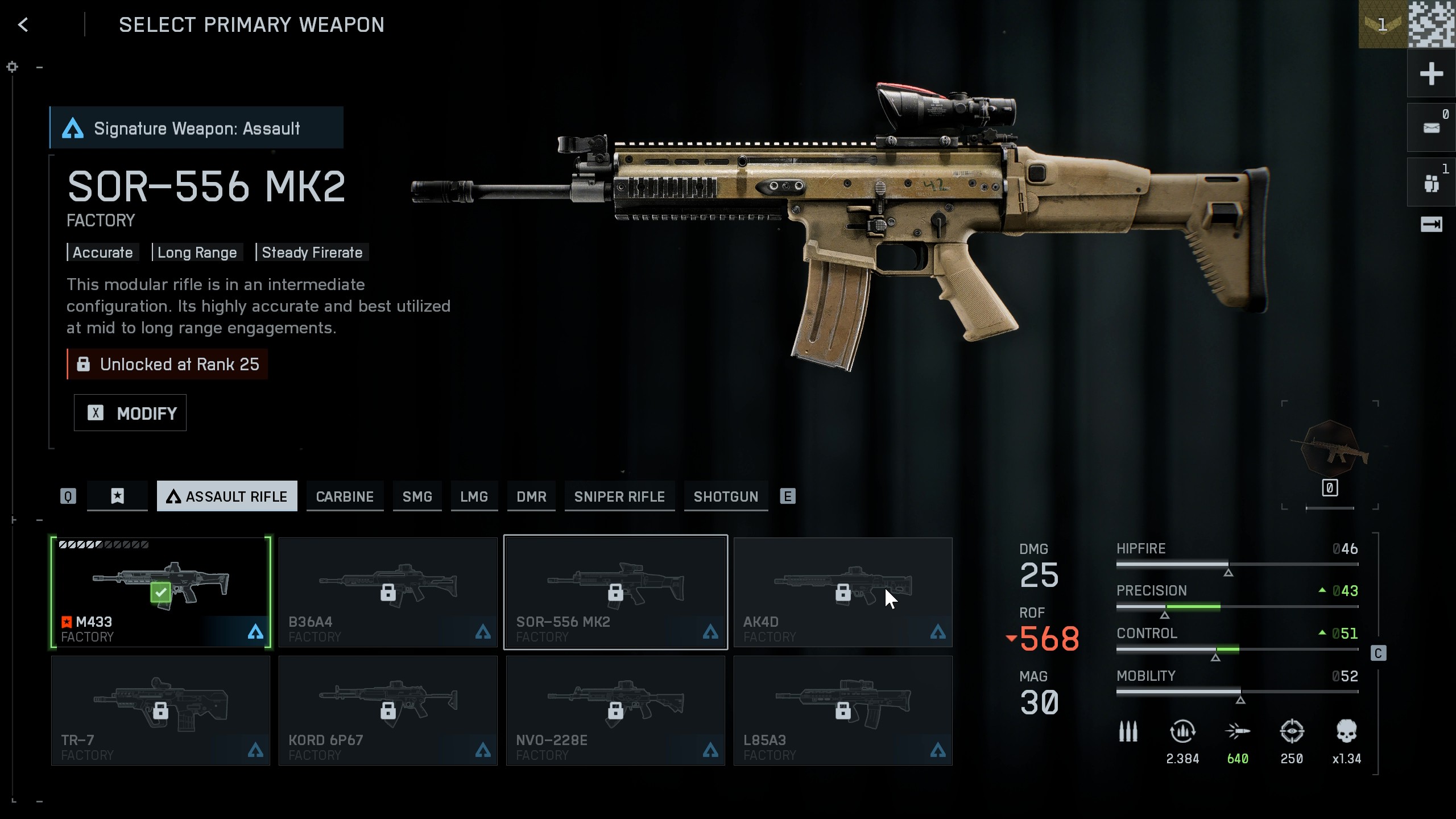This screenshot has height=819, width=1456.
Task: Click the Modify button
Action: pyautogui.click(x=130, y=413)
